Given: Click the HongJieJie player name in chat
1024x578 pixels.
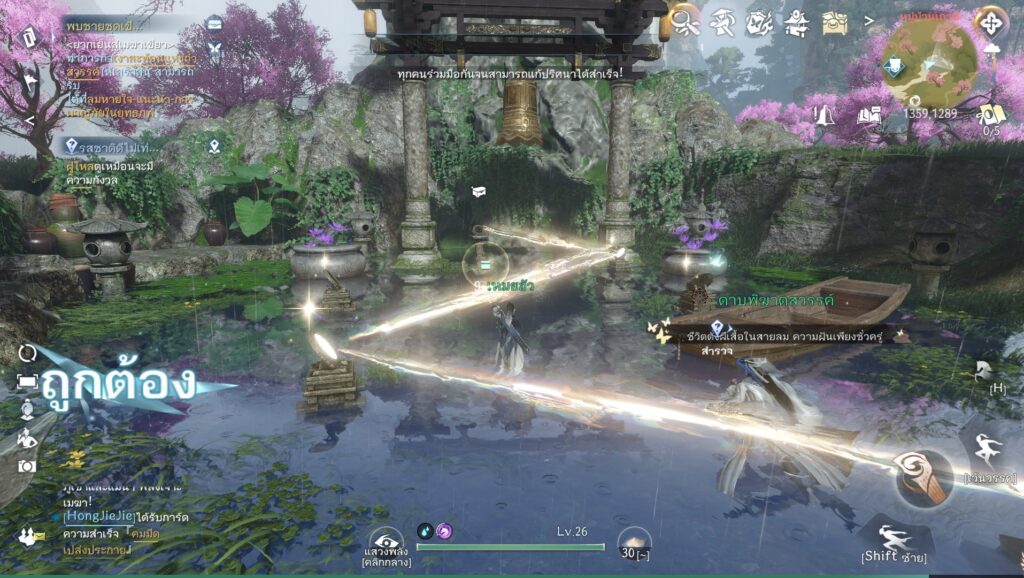Looking at the screenshot, I should pyautogui.click(x=97, y=516).
